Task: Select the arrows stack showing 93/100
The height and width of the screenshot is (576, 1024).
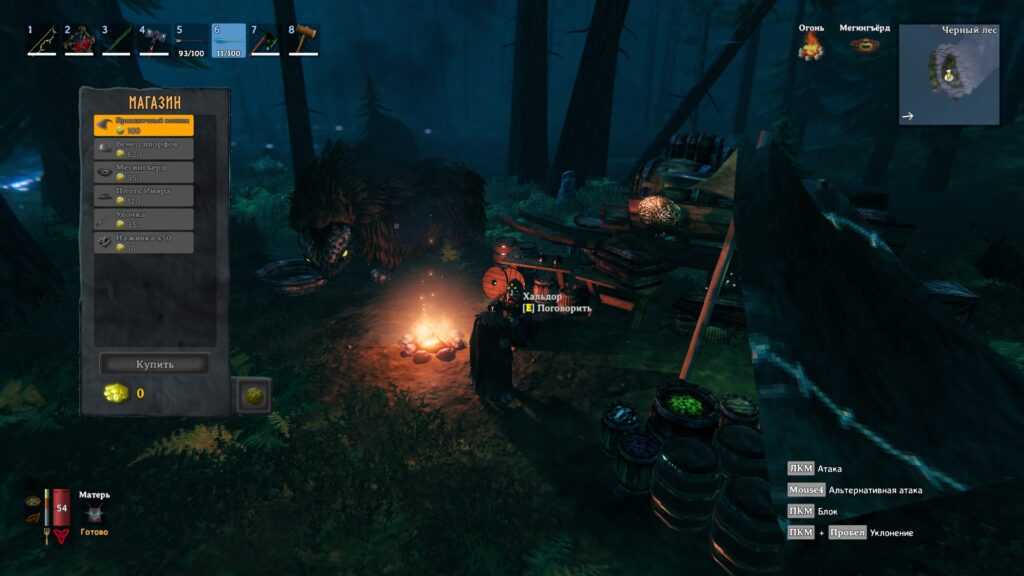Action: tap(191, 40)
